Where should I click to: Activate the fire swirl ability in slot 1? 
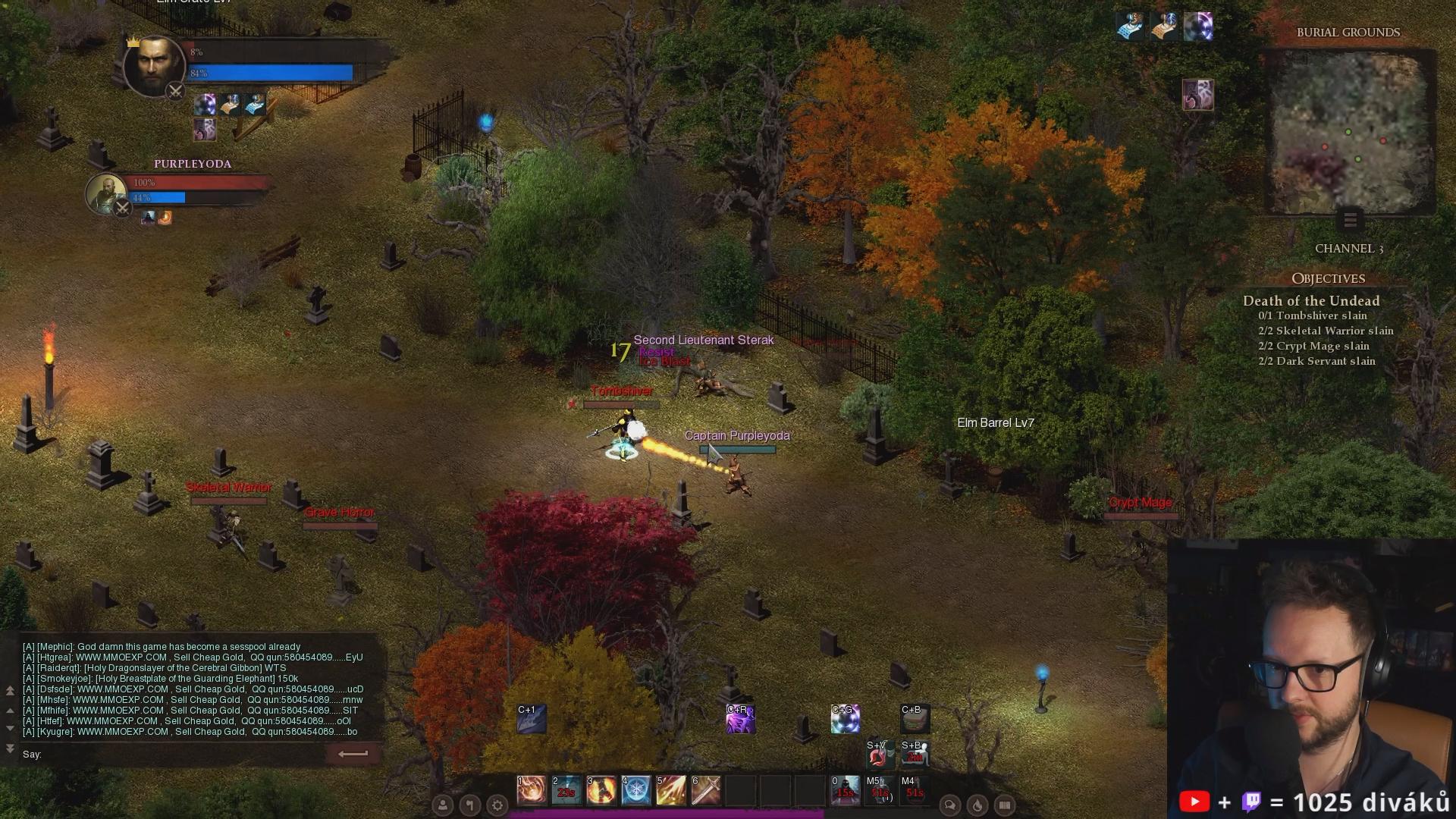pyautogui.click(x=532, y=790)
